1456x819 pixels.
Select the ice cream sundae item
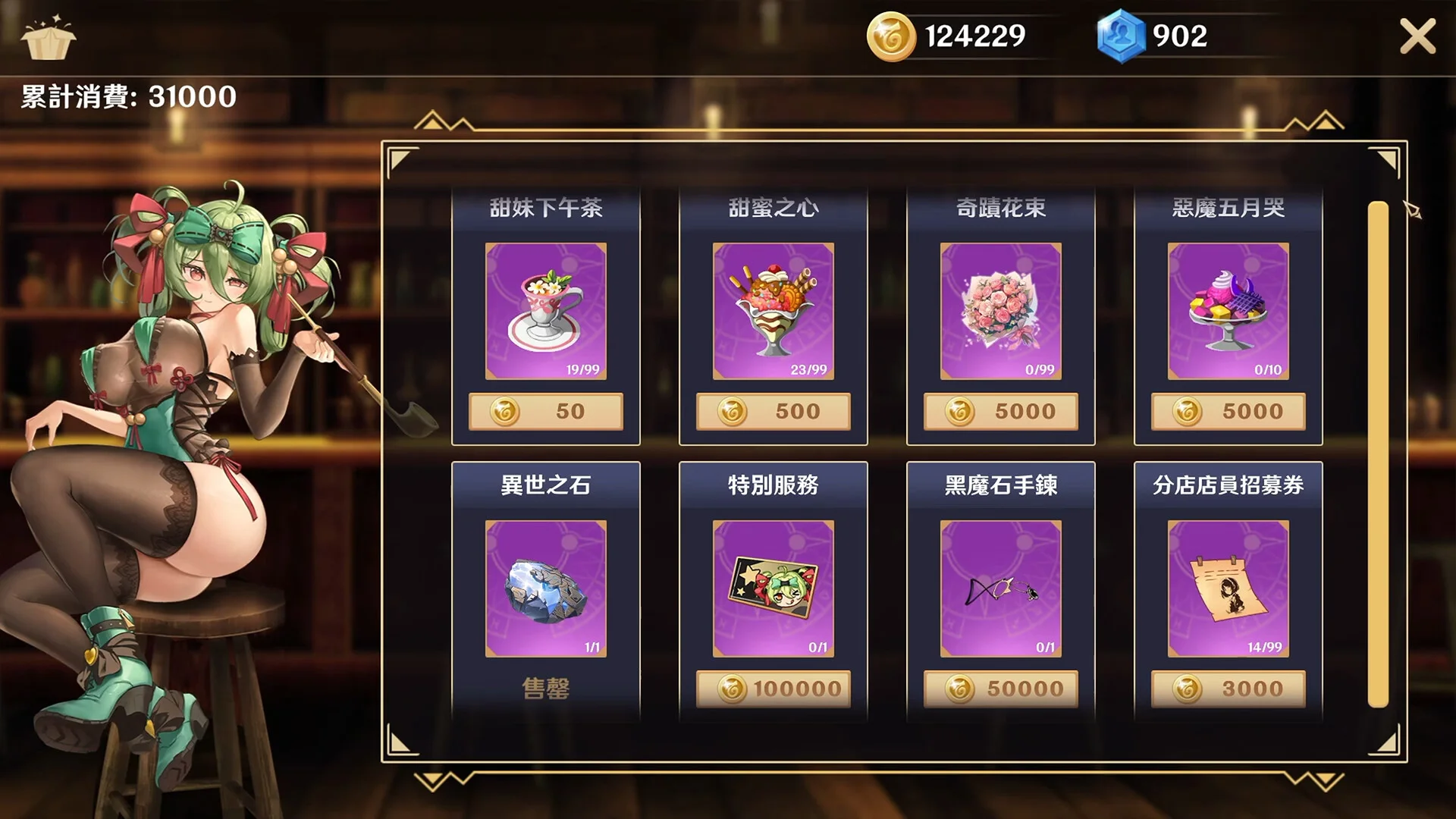tap(773, 311)
